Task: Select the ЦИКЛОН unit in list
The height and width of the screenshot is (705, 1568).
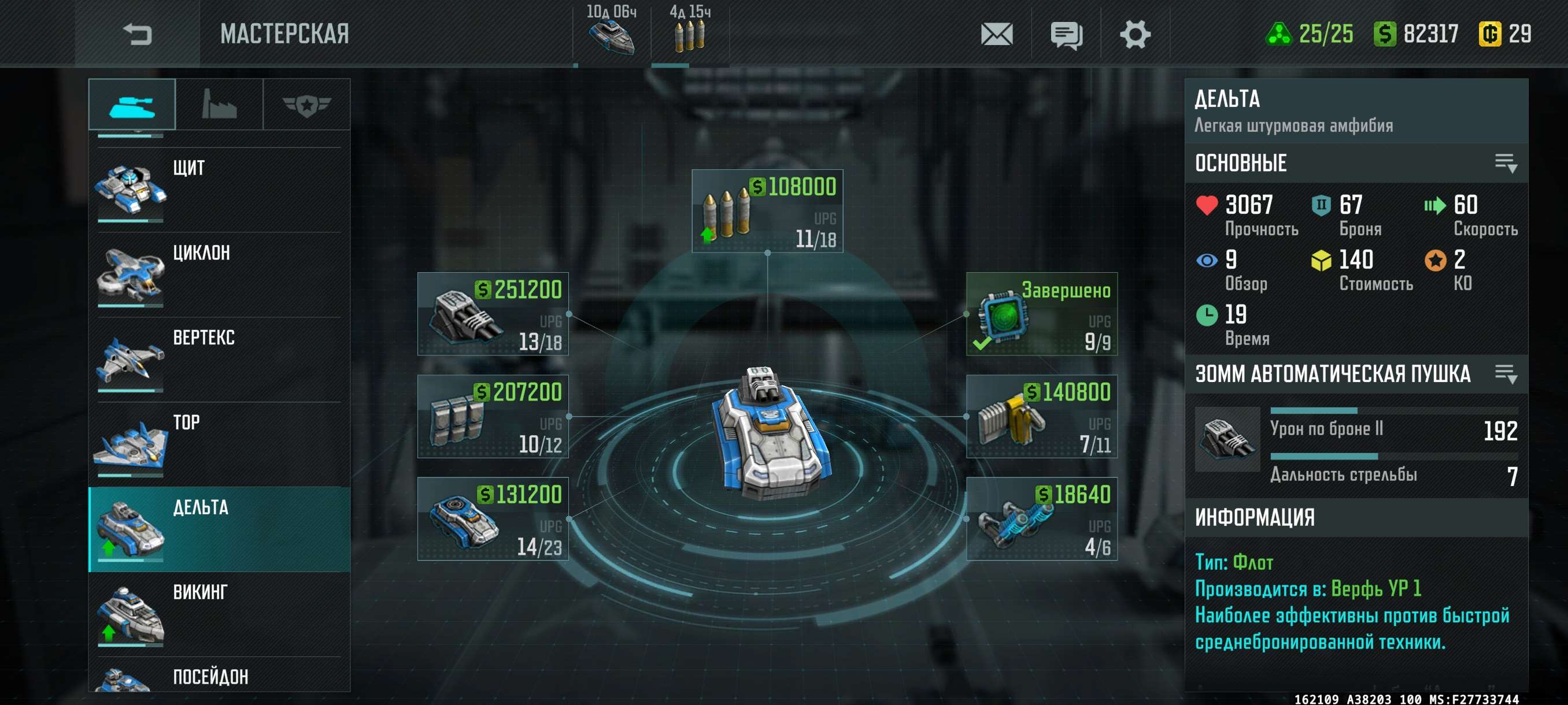Action: click(x=219, y=274)
